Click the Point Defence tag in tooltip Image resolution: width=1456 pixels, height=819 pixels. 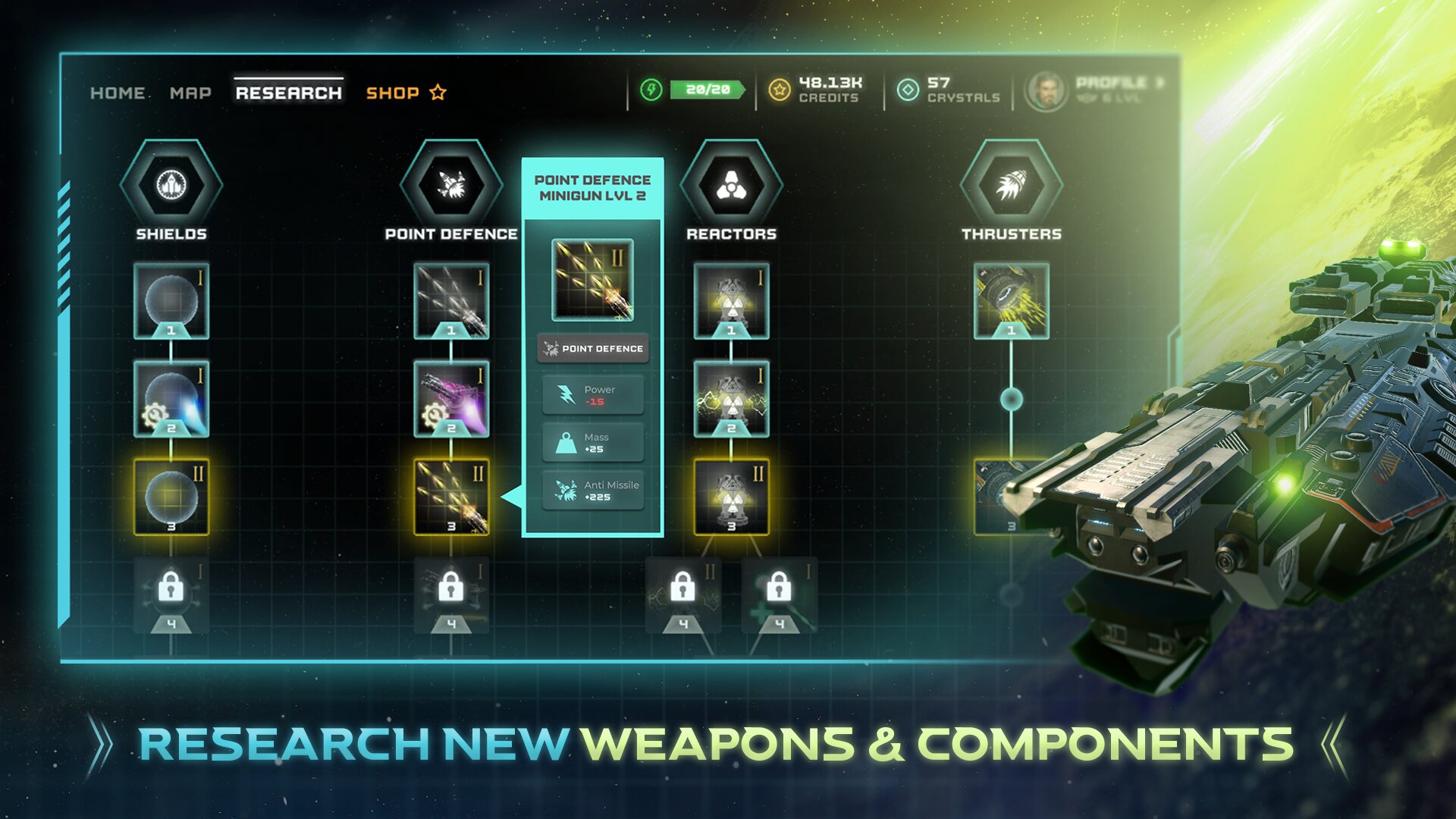[x=593, y=349]
